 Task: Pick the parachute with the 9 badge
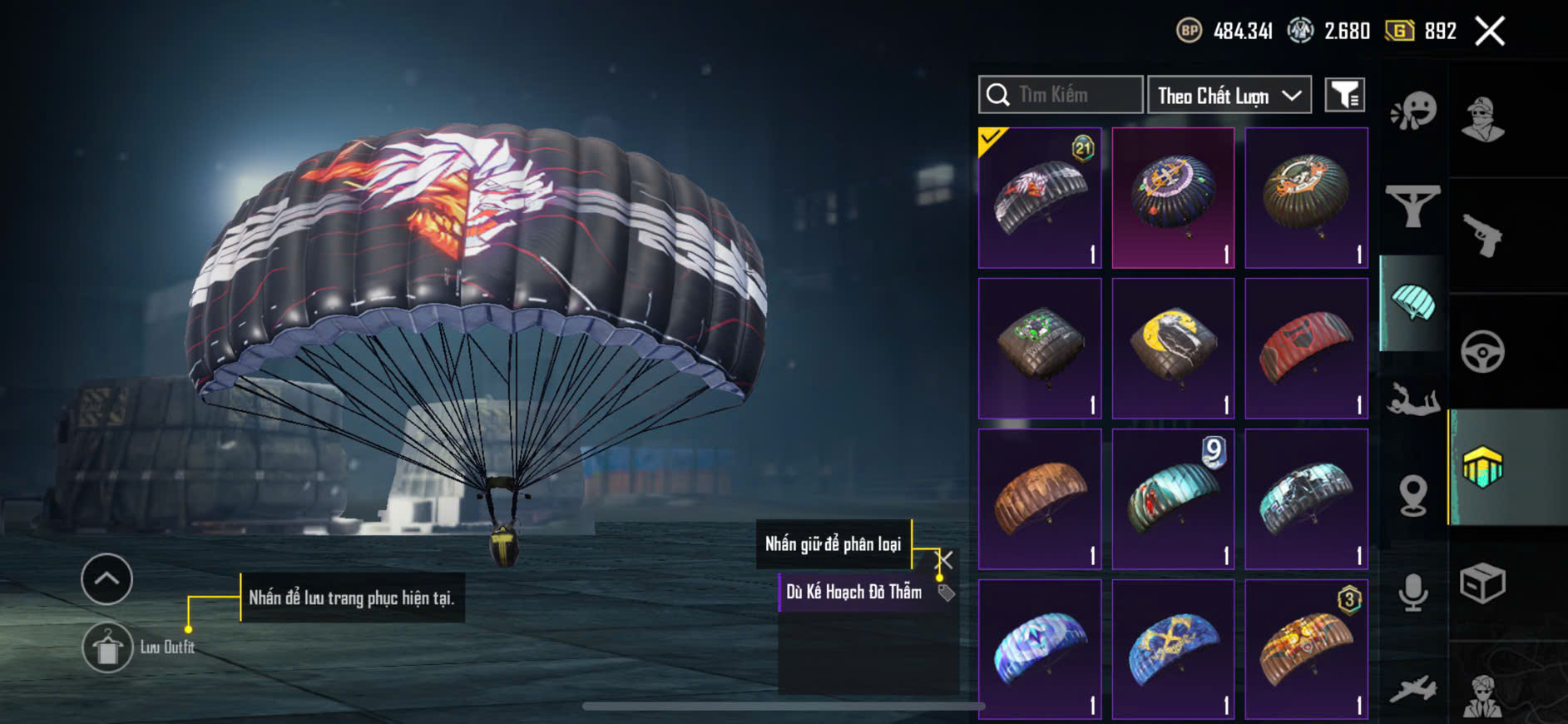1173,499
